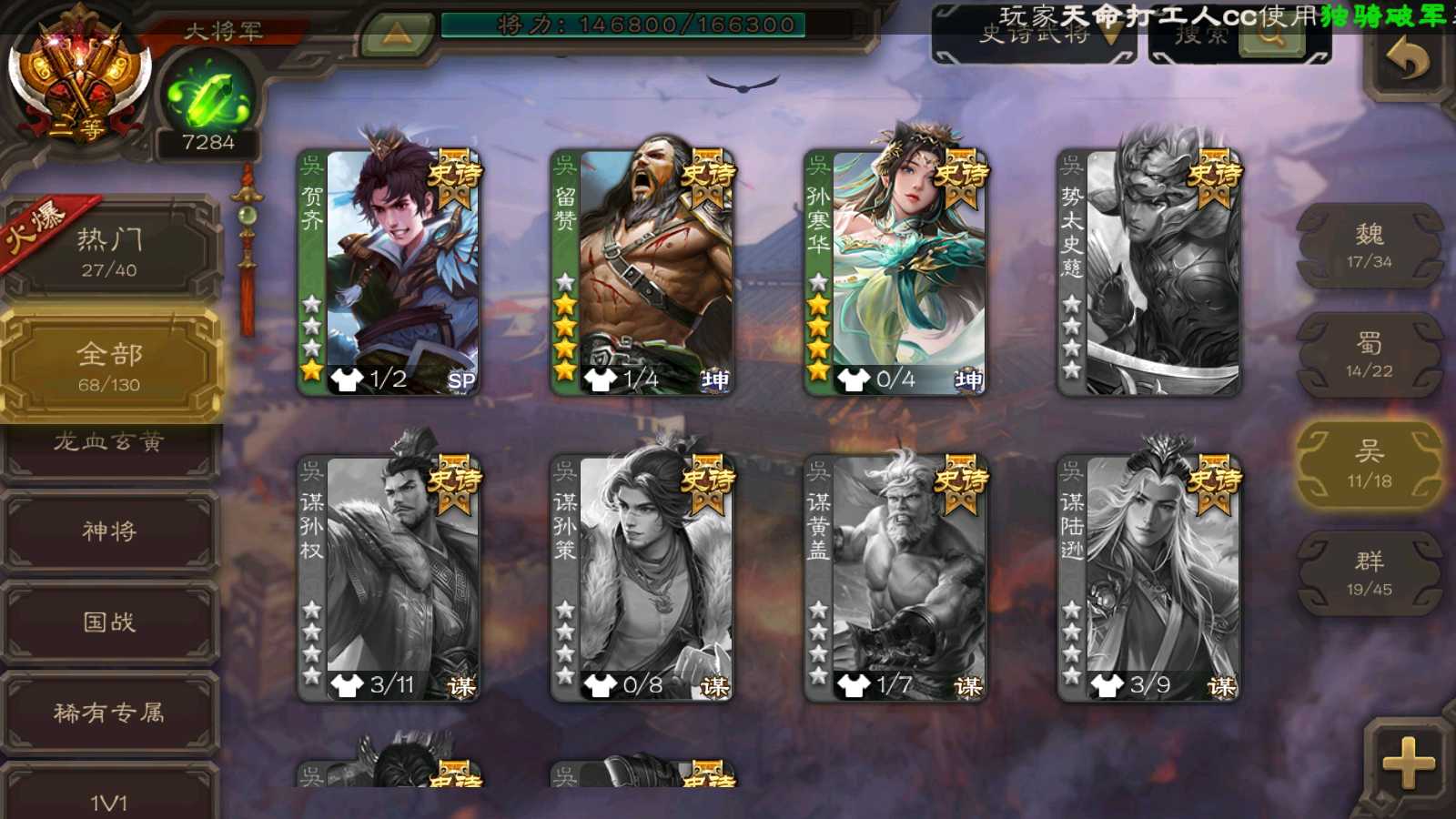This screenshot has width=1456, height=819.
Task: Select the 吴 faction tab
Action: coord(1369,465)
